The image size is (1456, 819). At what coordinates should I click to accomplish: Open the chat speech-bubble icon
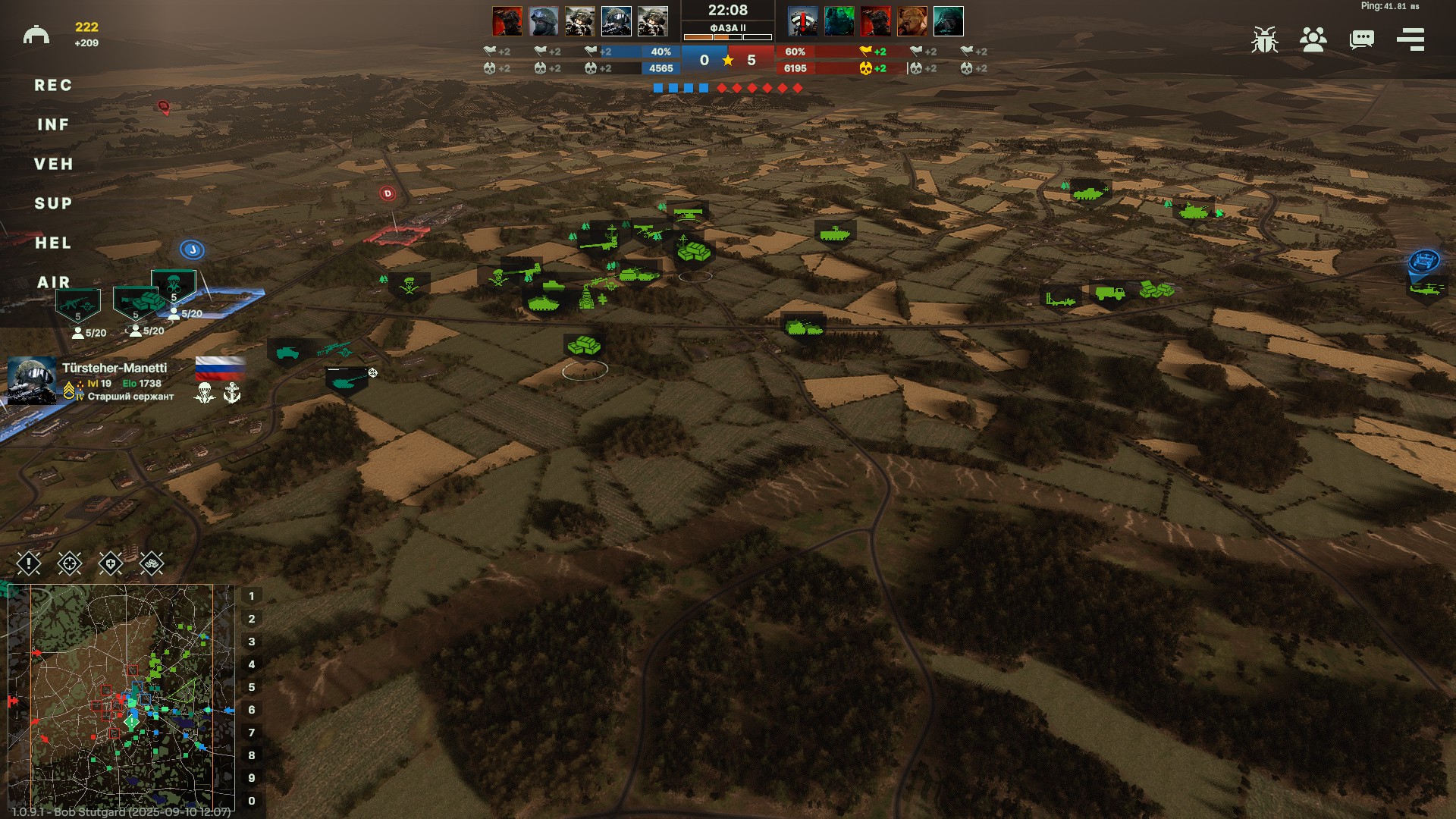click(1362, 39)
